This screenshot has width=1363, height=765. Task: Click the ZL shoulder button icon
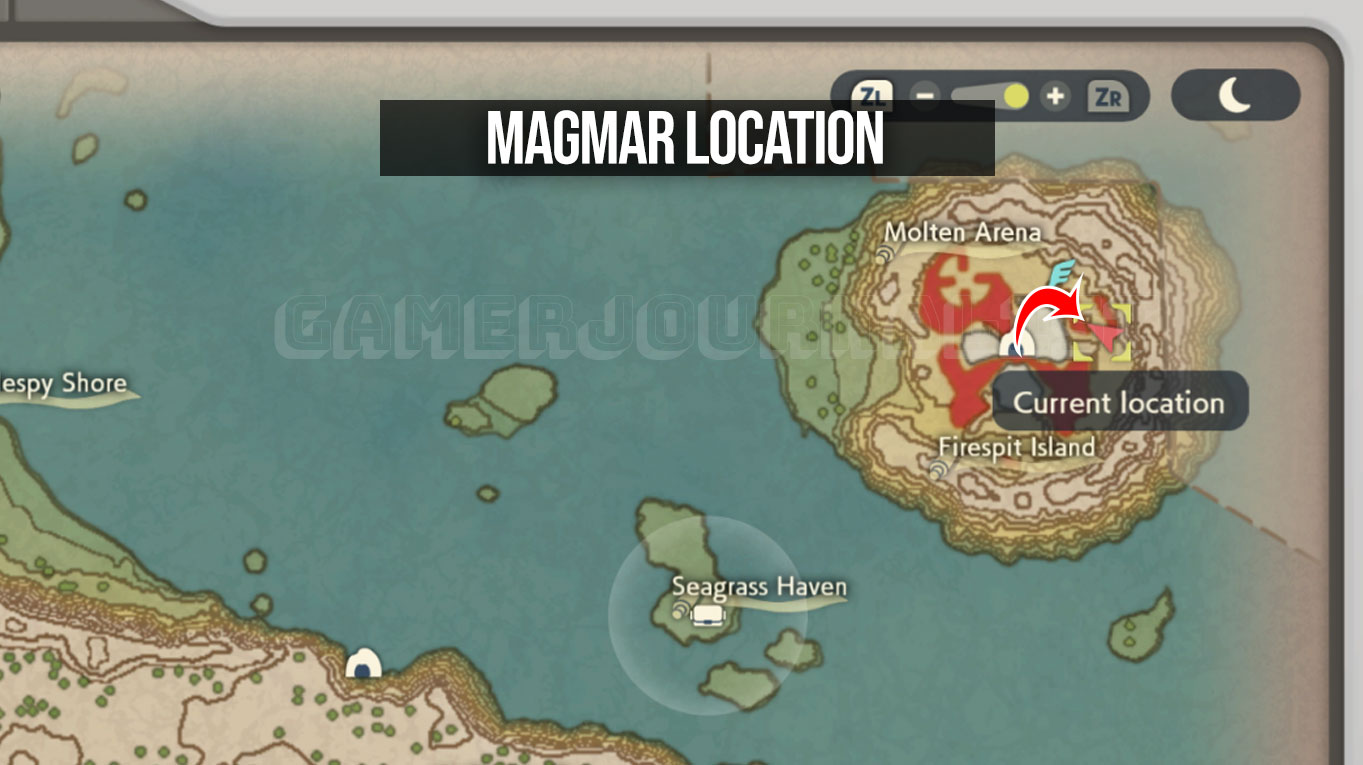(875, 96)
